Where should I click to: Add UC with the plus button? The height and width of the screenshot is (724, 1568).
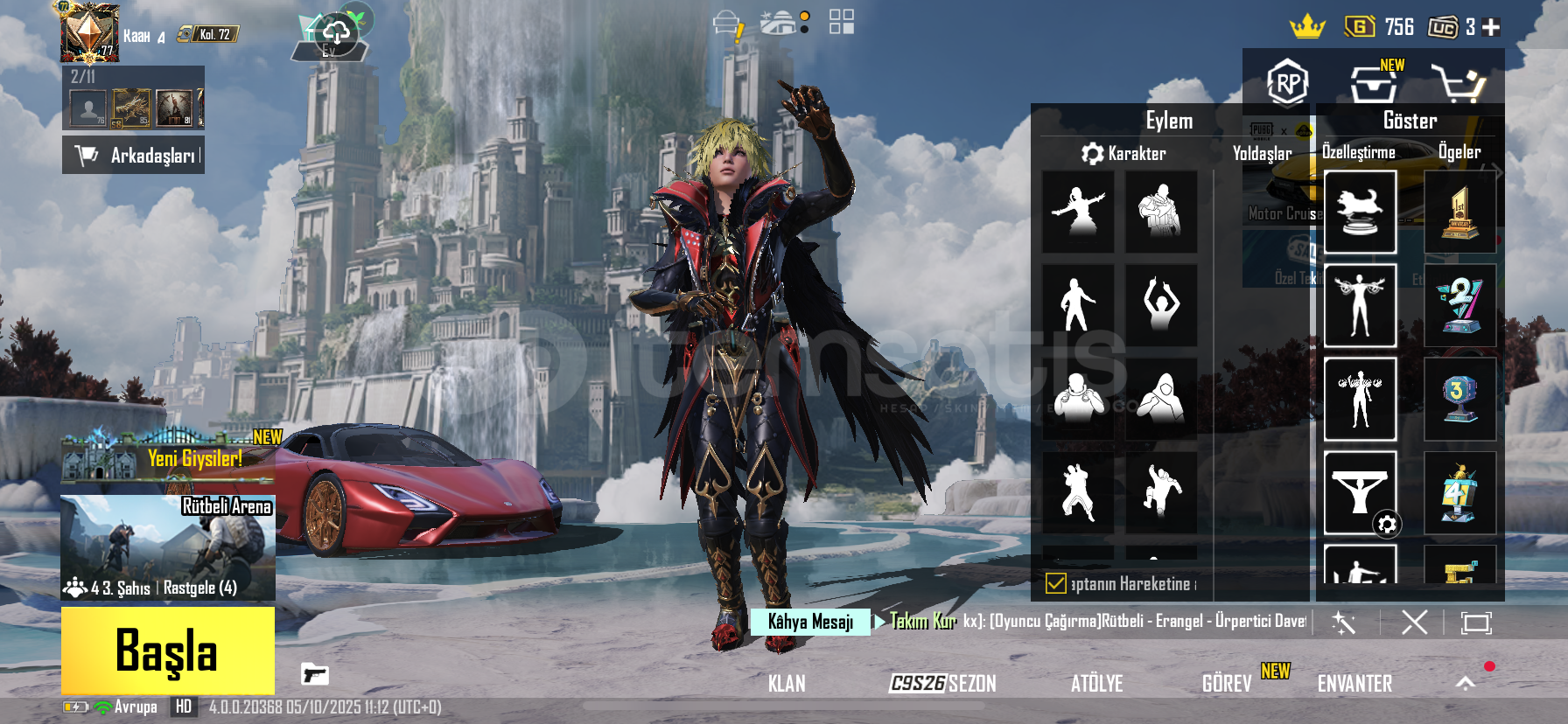1492,28
